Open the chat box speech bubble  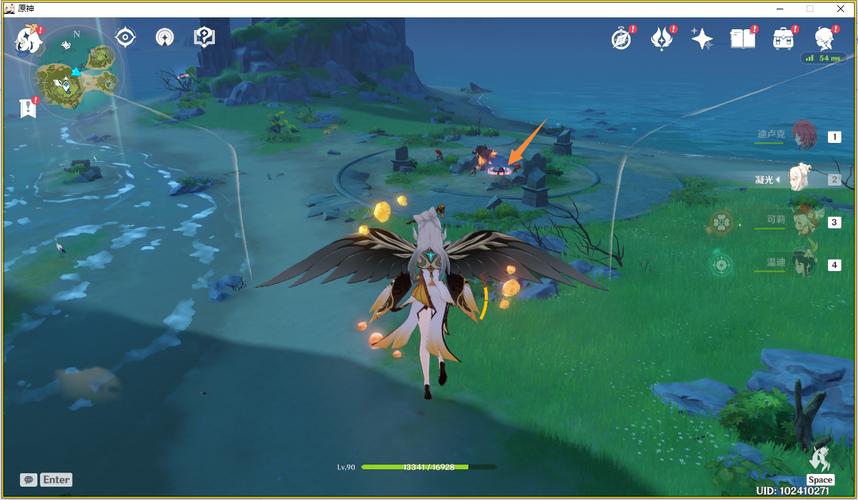pyautogui.click(x=29, y=480)
